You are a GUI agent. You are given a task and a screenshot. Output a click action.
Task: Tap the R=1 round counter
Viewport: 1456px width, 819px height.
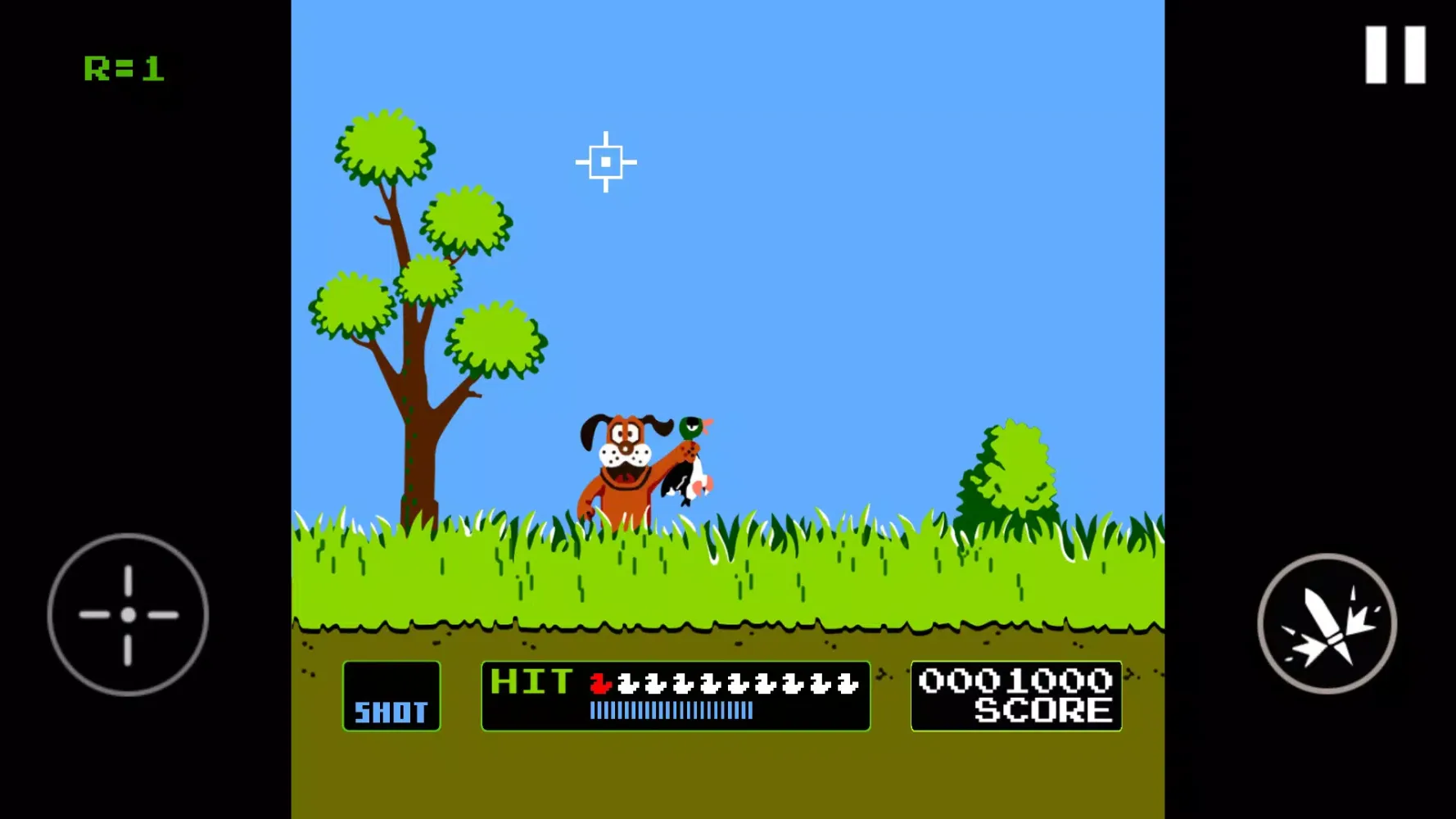point(123,68)
